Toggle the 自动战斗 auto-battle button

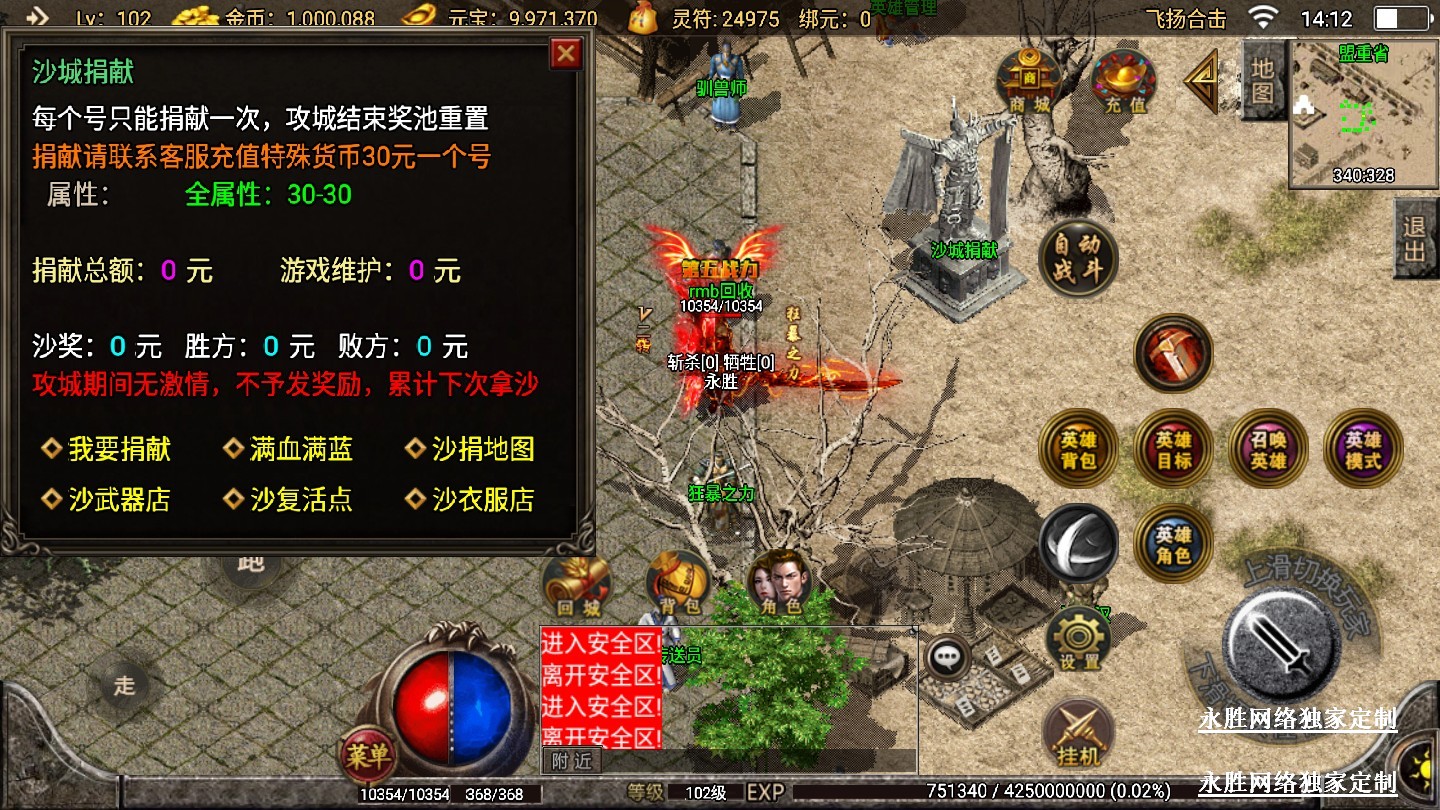(1076, 259)
